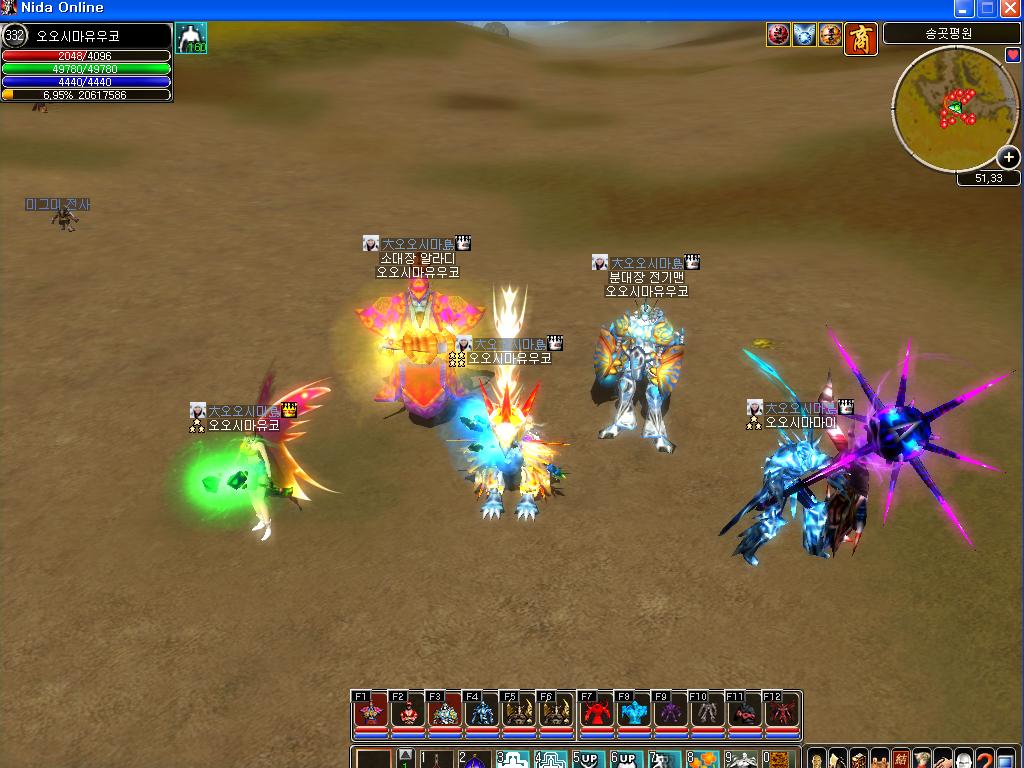Minimize the Nida Online window
This screenshot has height=768, width=1024.
[964, 8]
